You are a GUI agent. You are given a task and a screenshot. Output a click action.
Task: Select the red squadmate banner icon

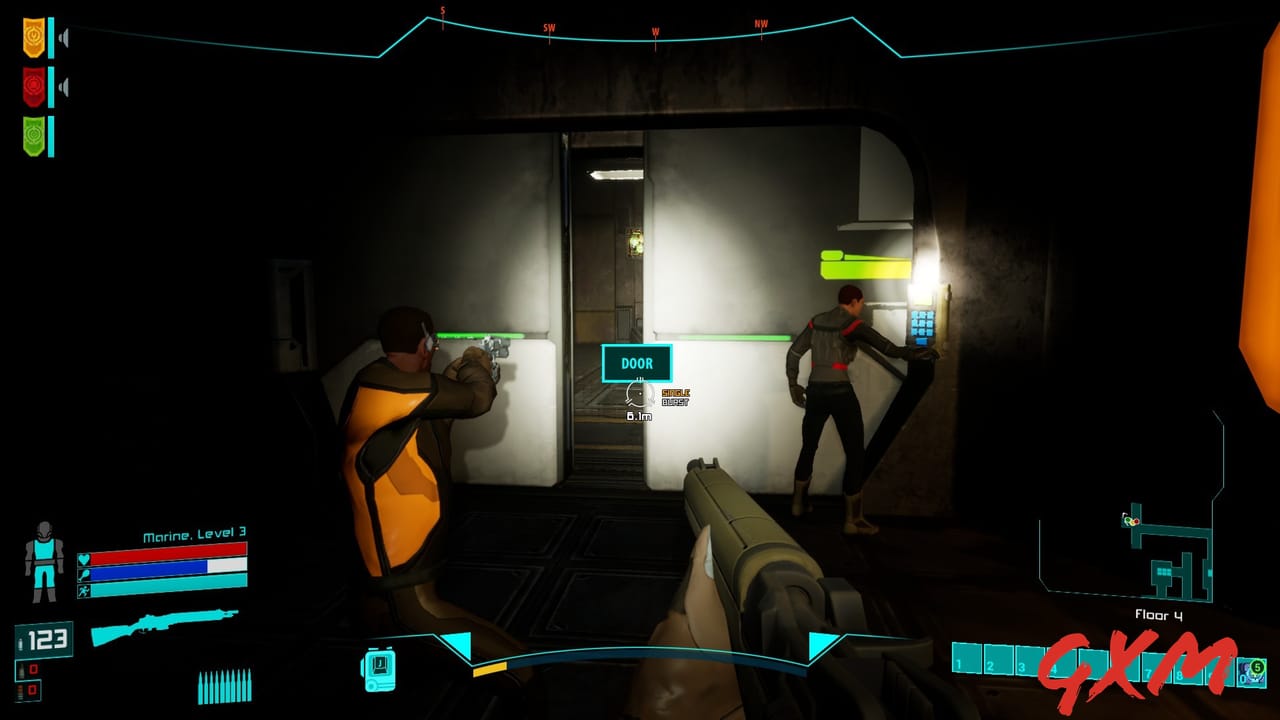33,85
